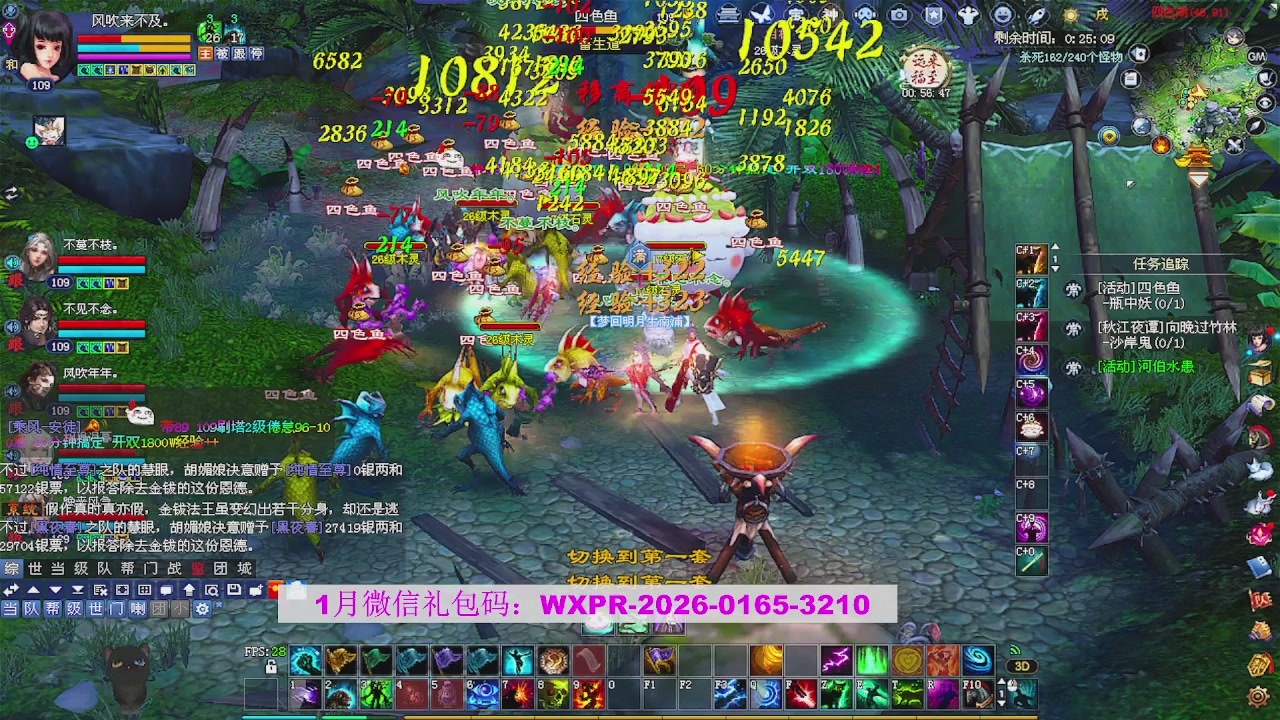Open chat settings via the gear icon
1280x720 pixels.
203,609
